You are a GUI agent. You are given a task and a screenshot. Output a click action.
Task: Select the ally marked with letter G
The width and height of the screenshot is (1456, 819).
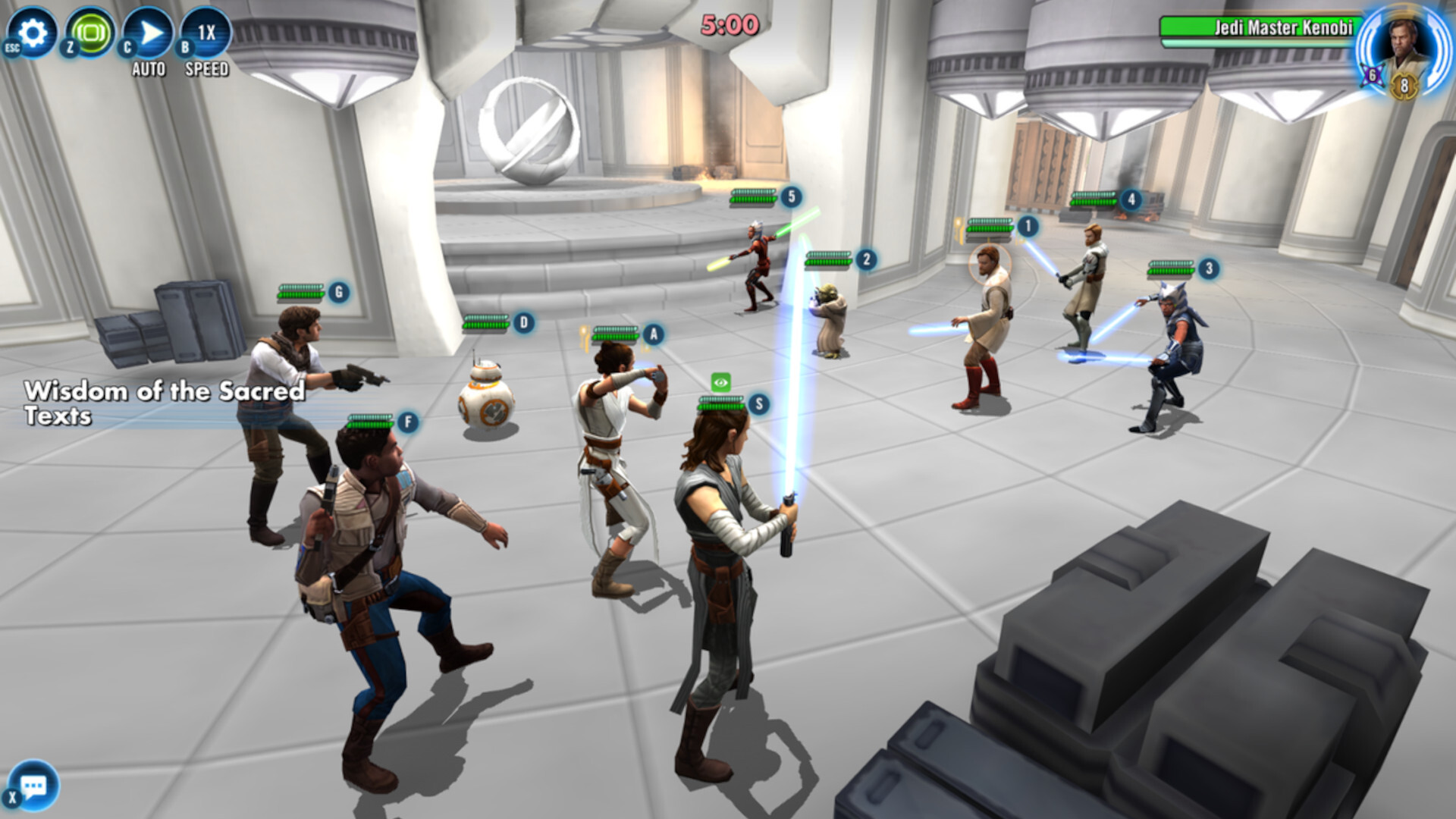(x=337, y=290)
